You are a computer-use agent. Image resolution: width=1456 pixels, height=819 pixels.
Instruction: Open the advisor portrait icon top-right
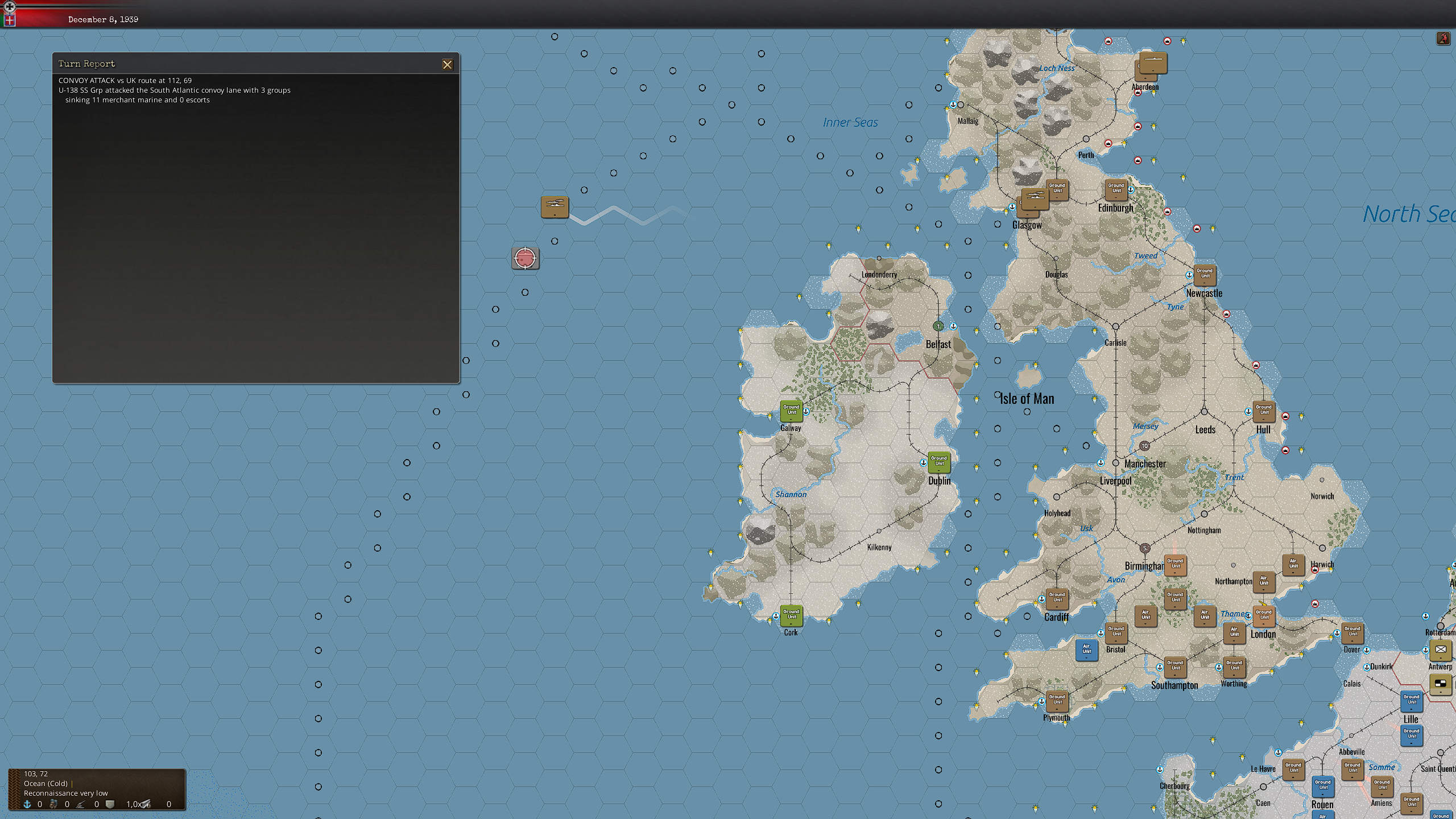coord(1443,38)
